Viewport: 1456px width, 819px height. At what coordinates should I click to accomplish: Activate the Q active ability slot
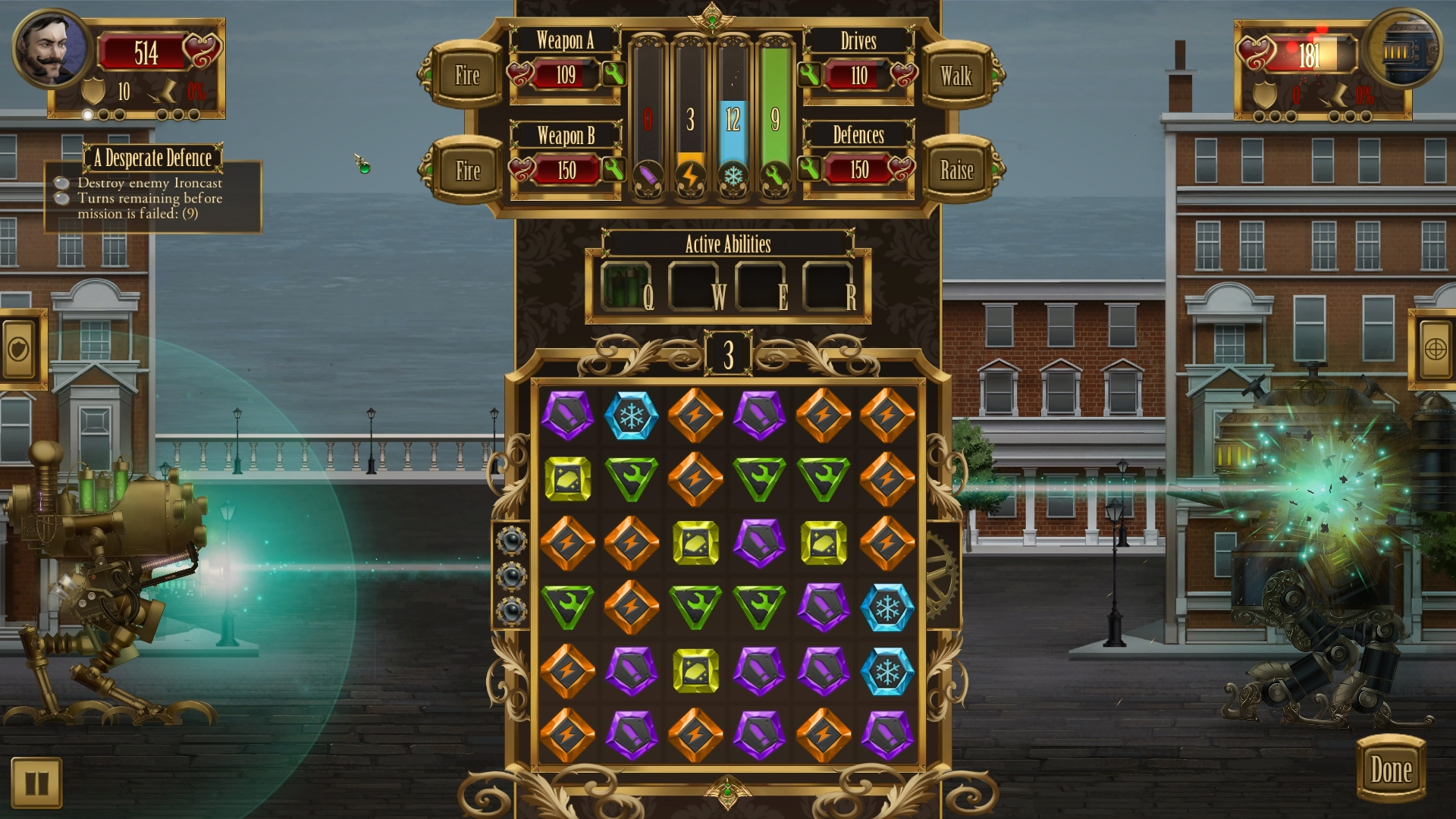[x=626, y=286]
